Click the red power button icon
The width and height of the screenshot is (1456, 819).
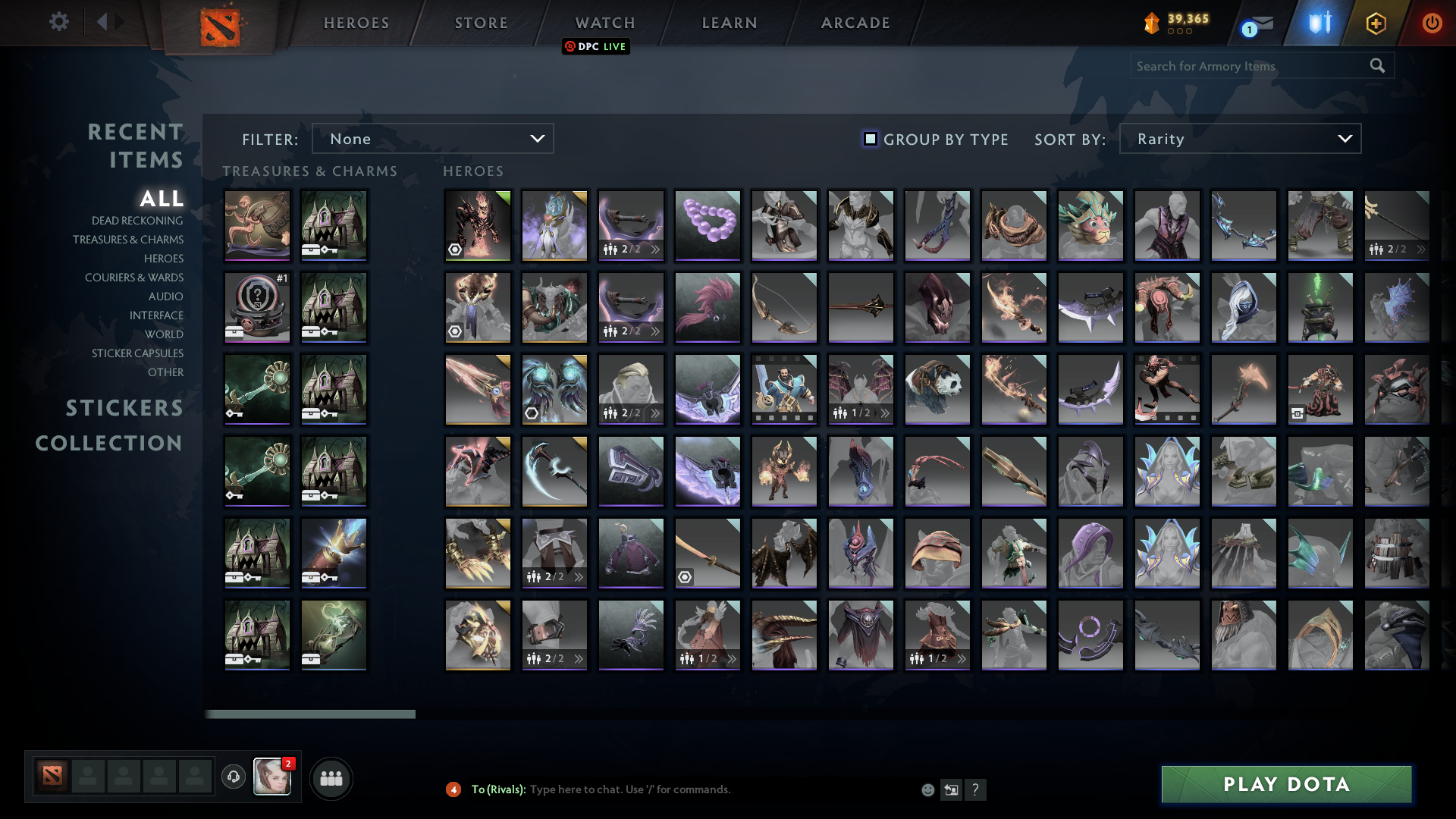click(1432, 24)
